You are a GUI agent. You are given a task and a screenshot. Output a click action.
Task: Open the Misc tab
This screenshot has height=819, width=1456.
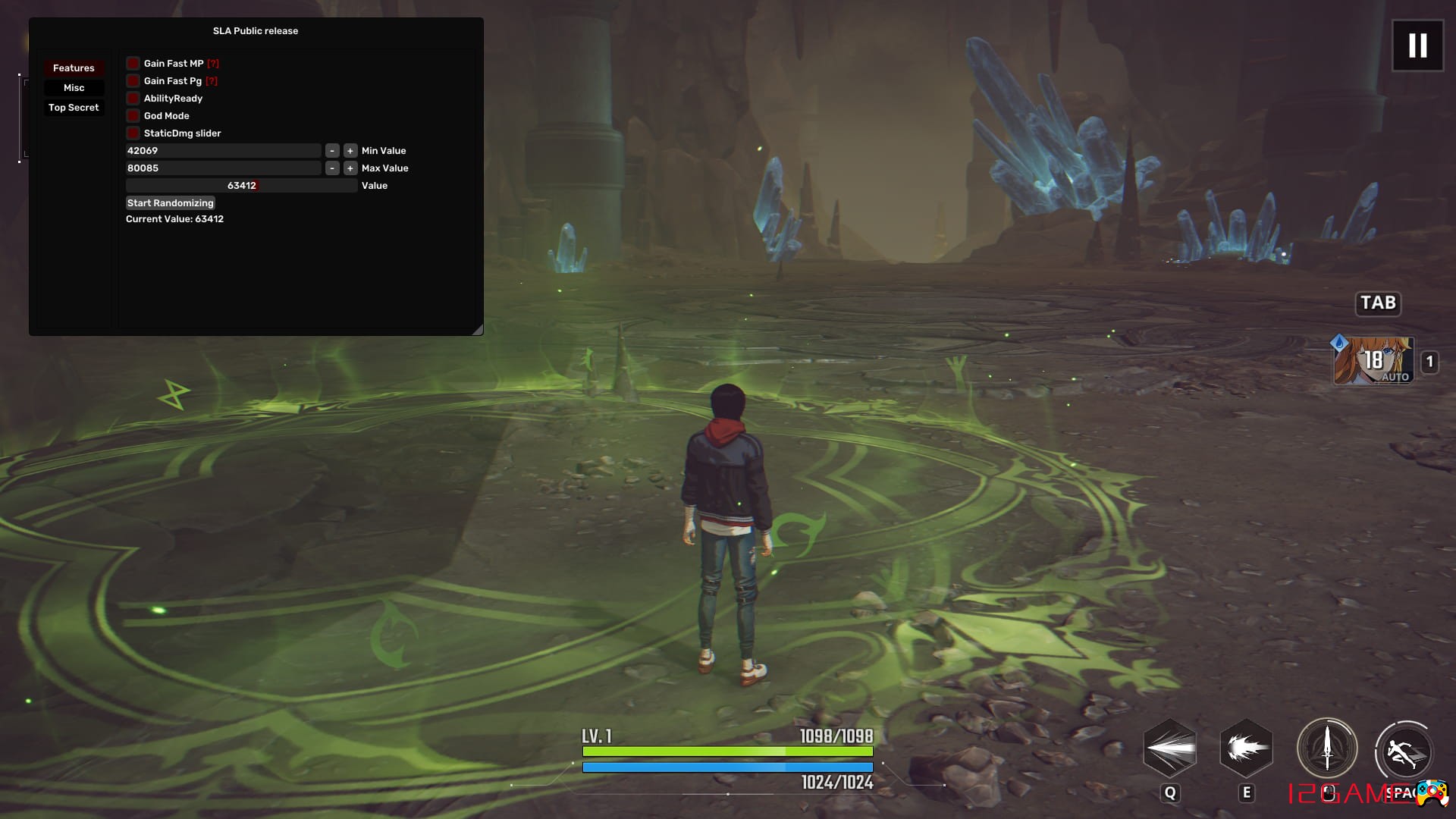click(74, 88)
